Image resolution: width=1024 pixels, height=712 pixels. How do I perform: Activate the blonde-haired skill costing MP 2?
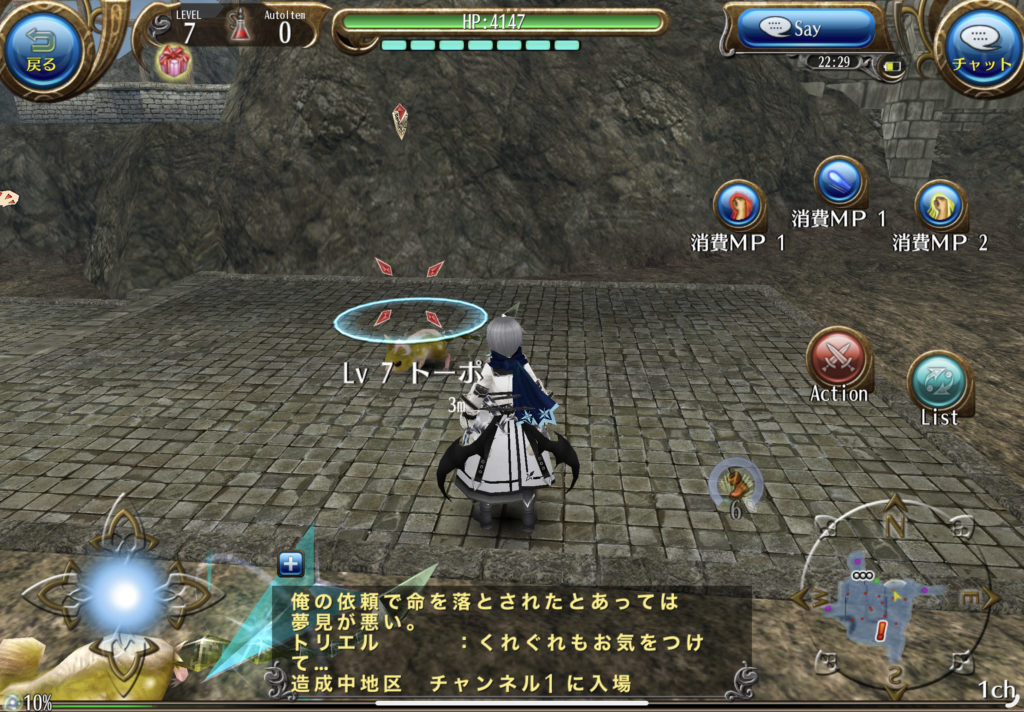click(940, 207)
